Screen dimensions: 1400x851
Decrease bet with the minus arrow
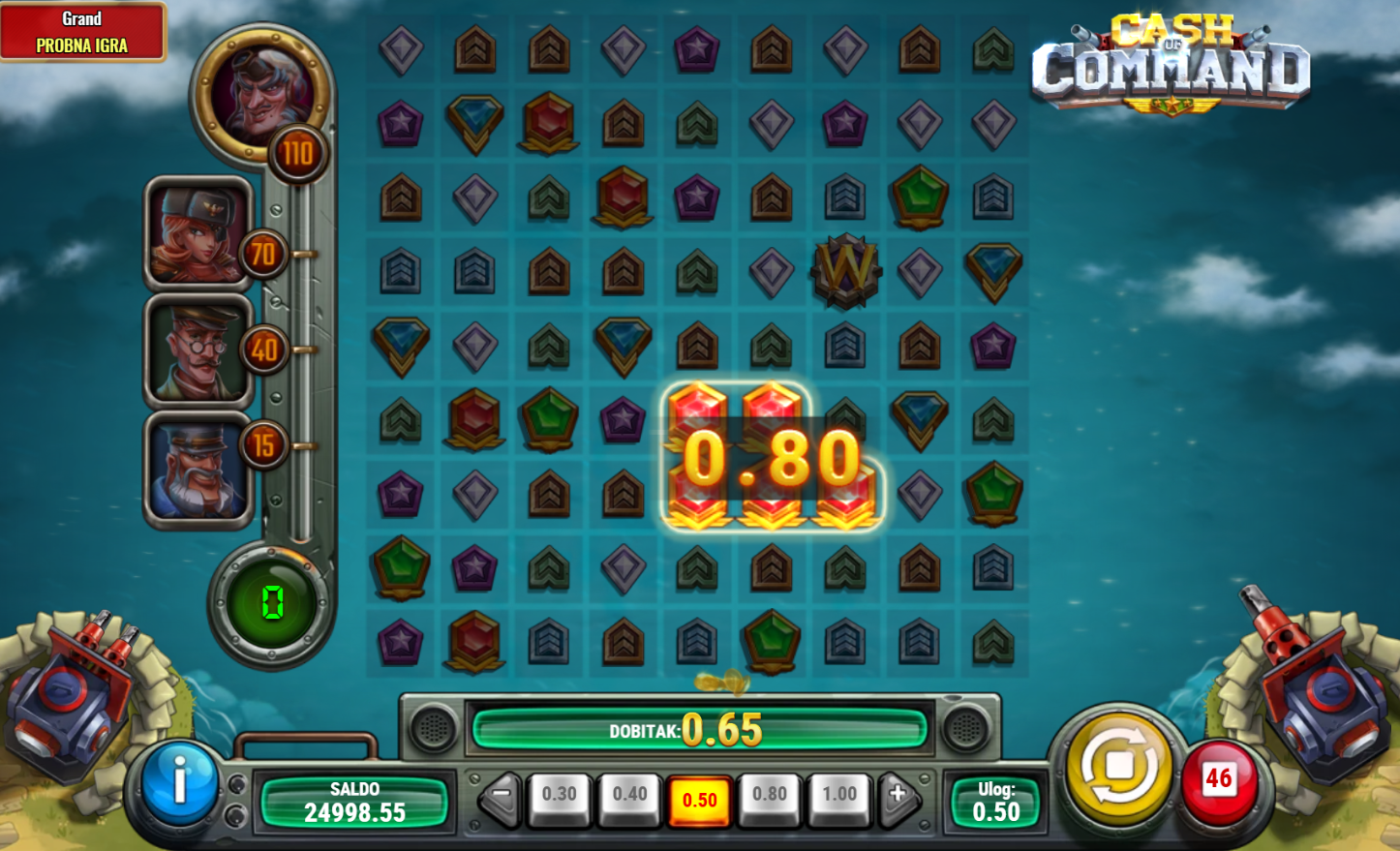point(501,797)
